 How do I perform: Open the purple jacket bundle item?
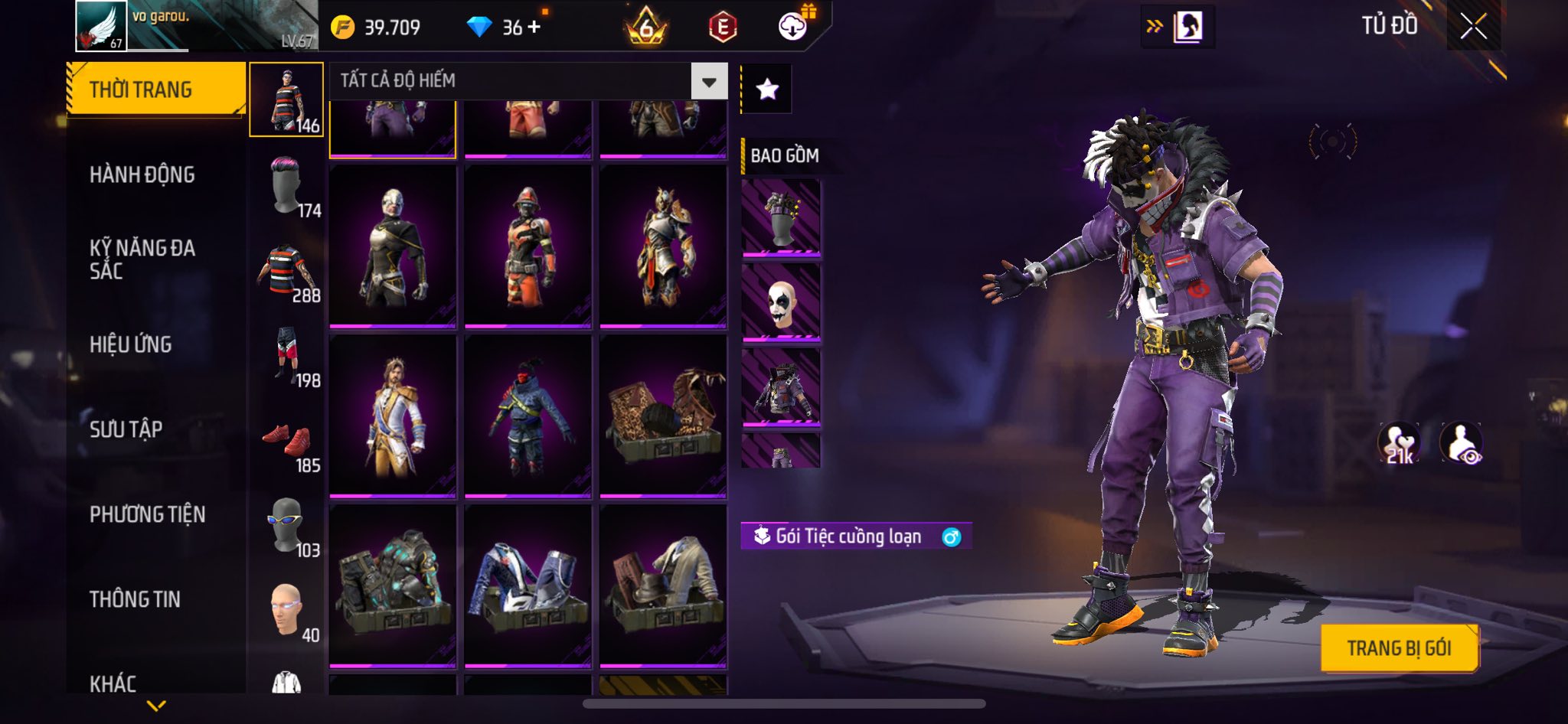781,387
